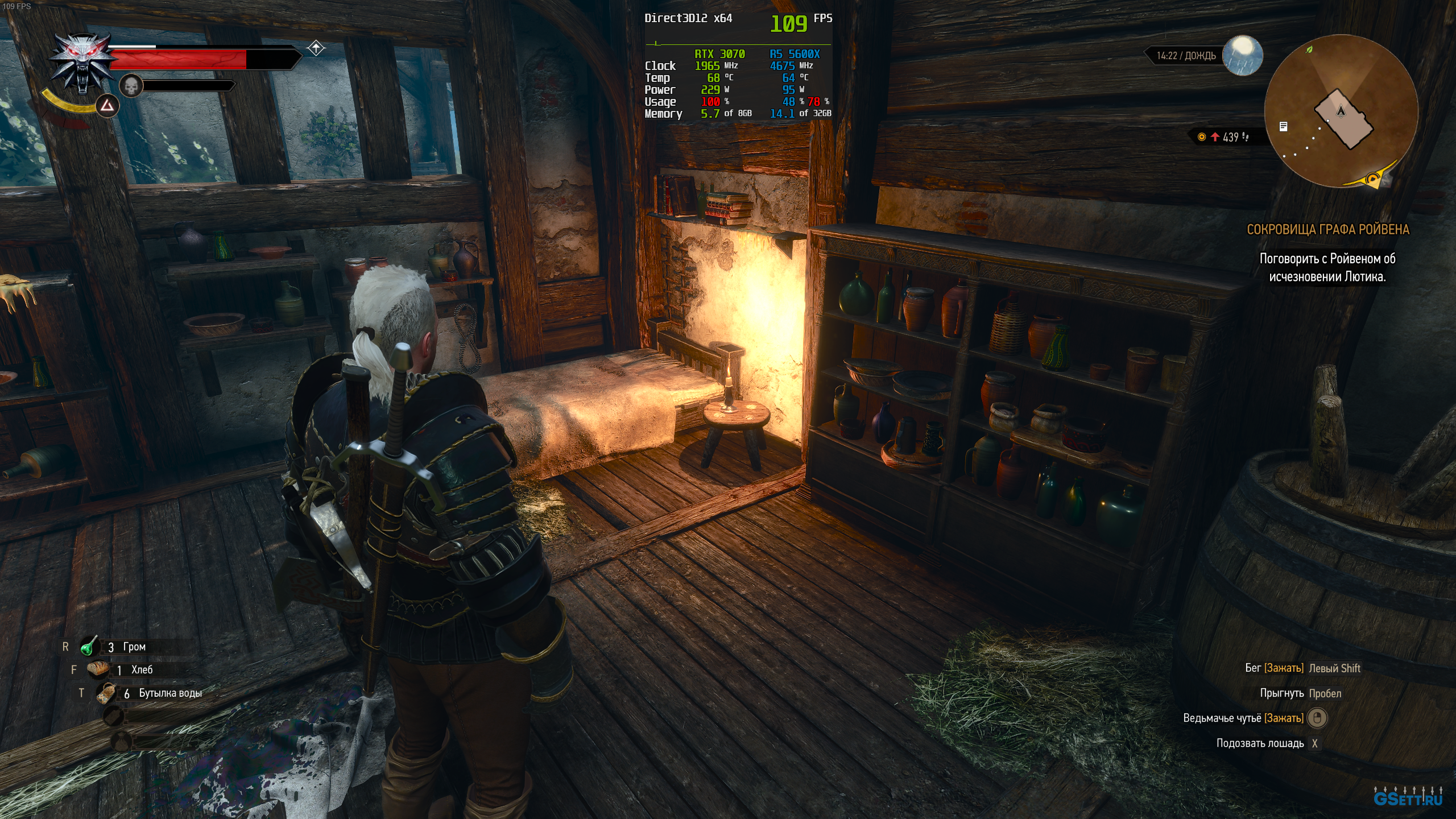Select the active sign icon by stamina arc
The width and height of the screenshot is (1456, 819).
click(x=107, y=106)
